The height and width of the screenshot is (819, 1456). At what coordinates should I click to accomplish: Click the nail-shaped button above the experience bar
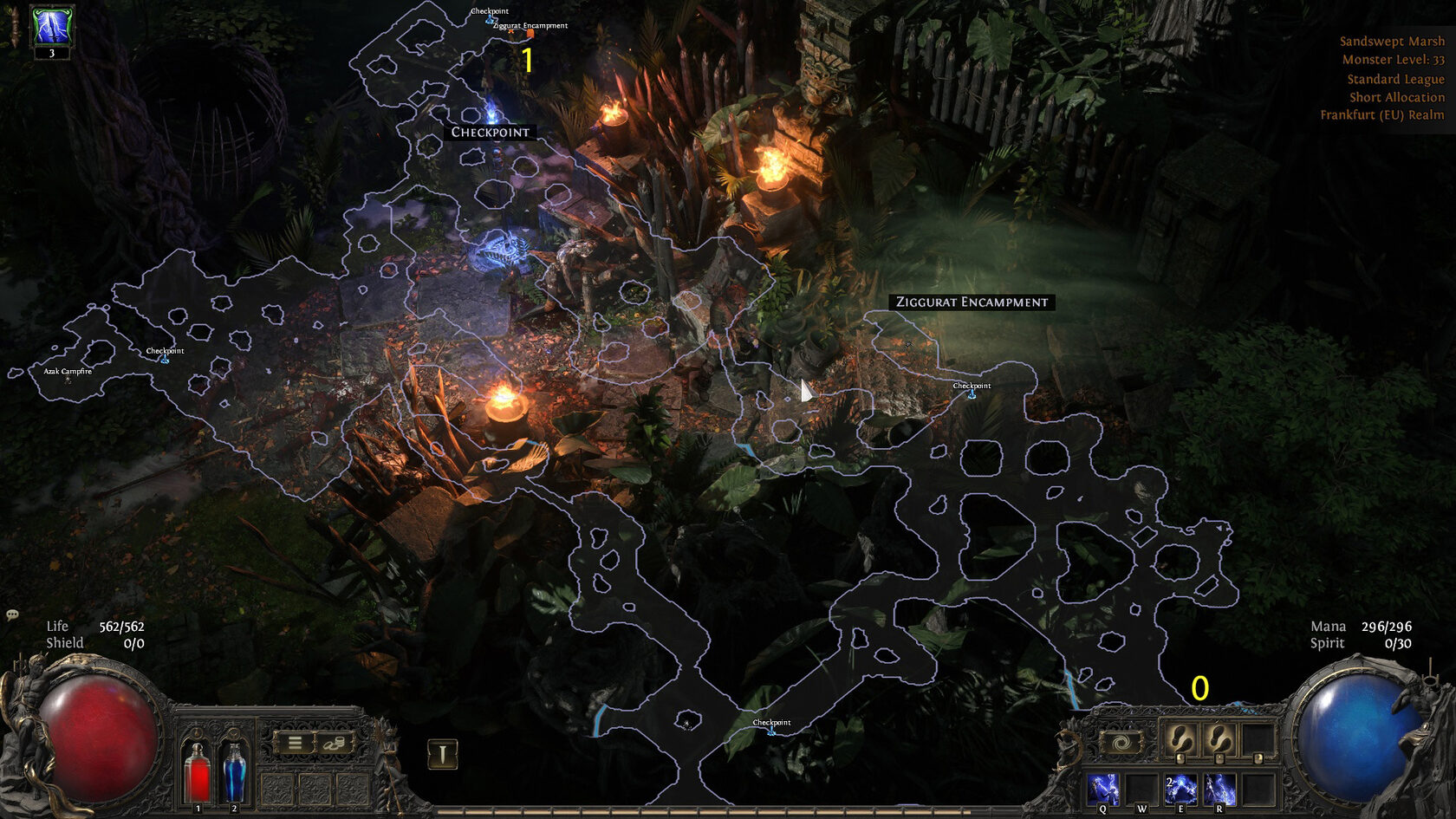[x=442, y=754]
